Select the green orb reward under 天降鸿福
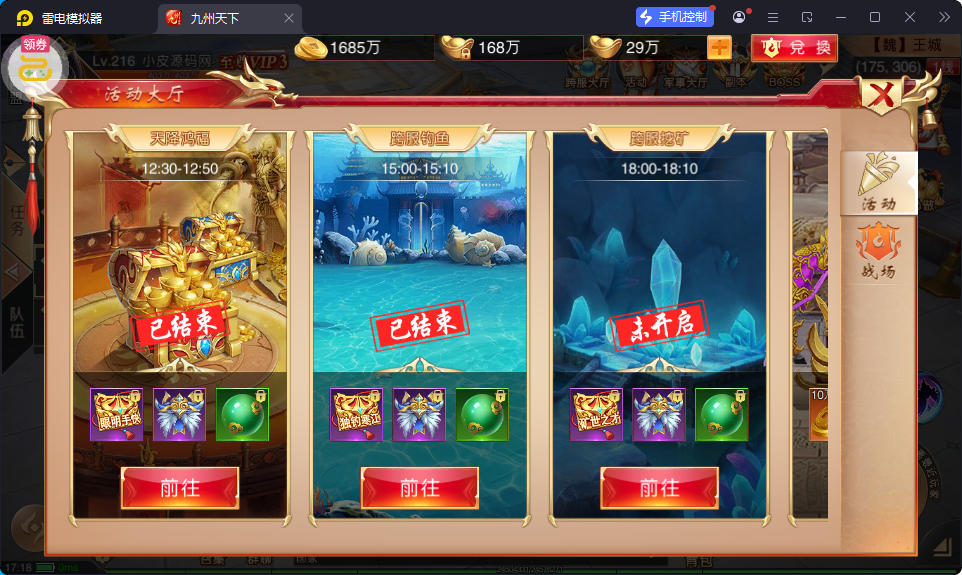962x575 pixels. [x=242, y=414]
